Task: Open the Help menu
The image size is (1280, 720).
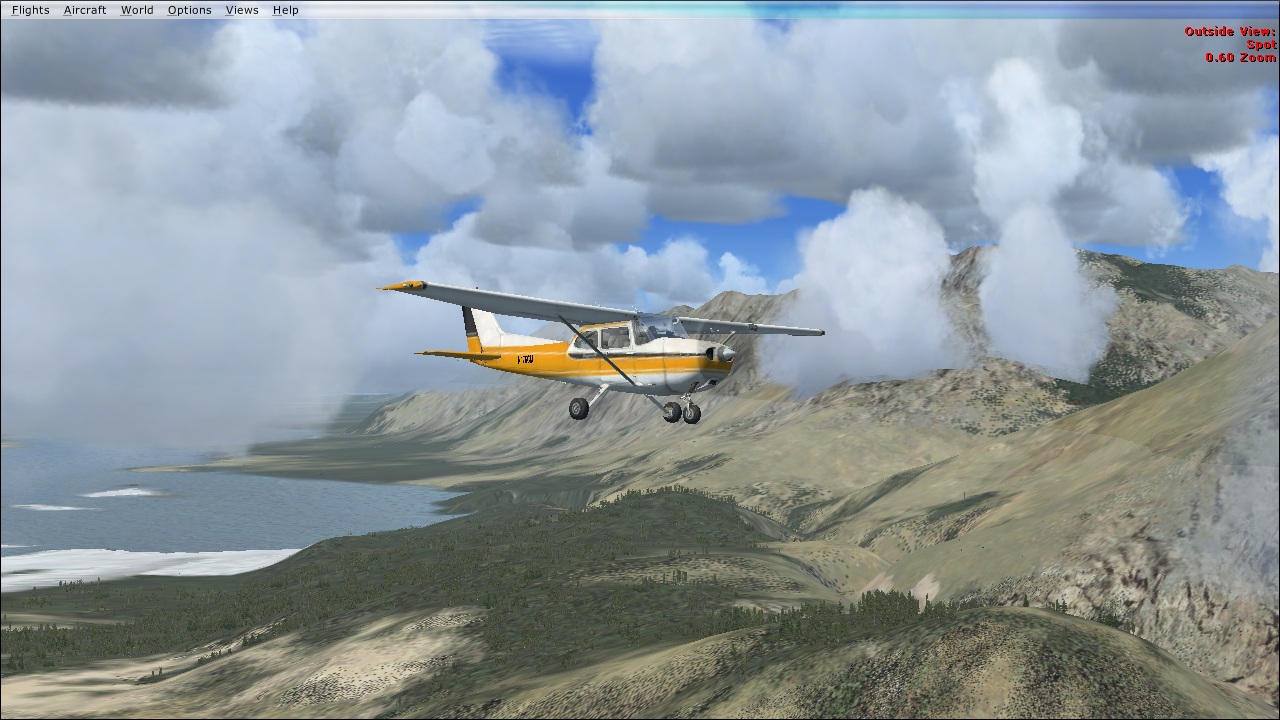Action: tap(285, 10)
